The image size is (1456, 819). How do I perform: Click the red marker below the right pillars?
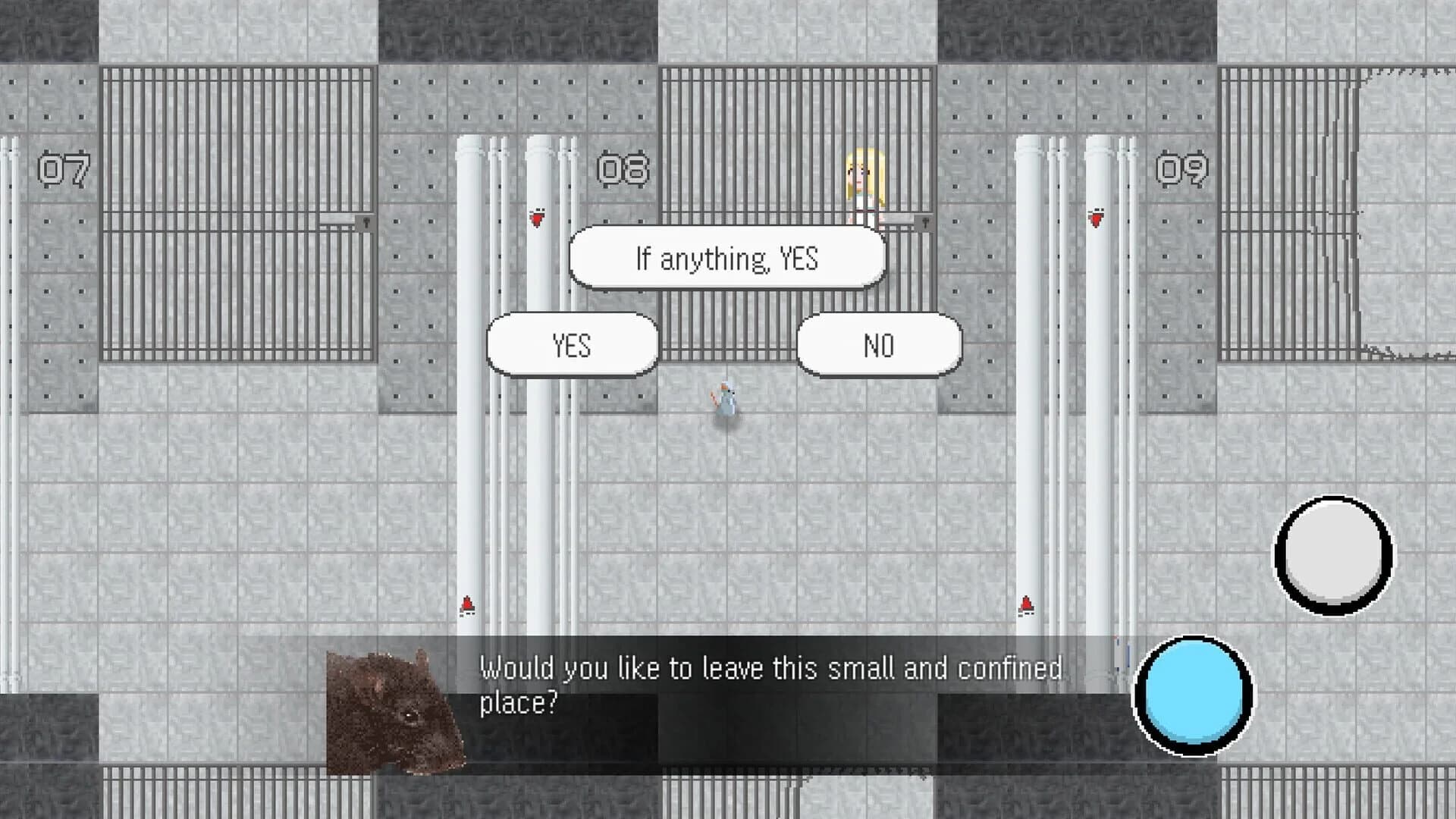coord(1026,604)
